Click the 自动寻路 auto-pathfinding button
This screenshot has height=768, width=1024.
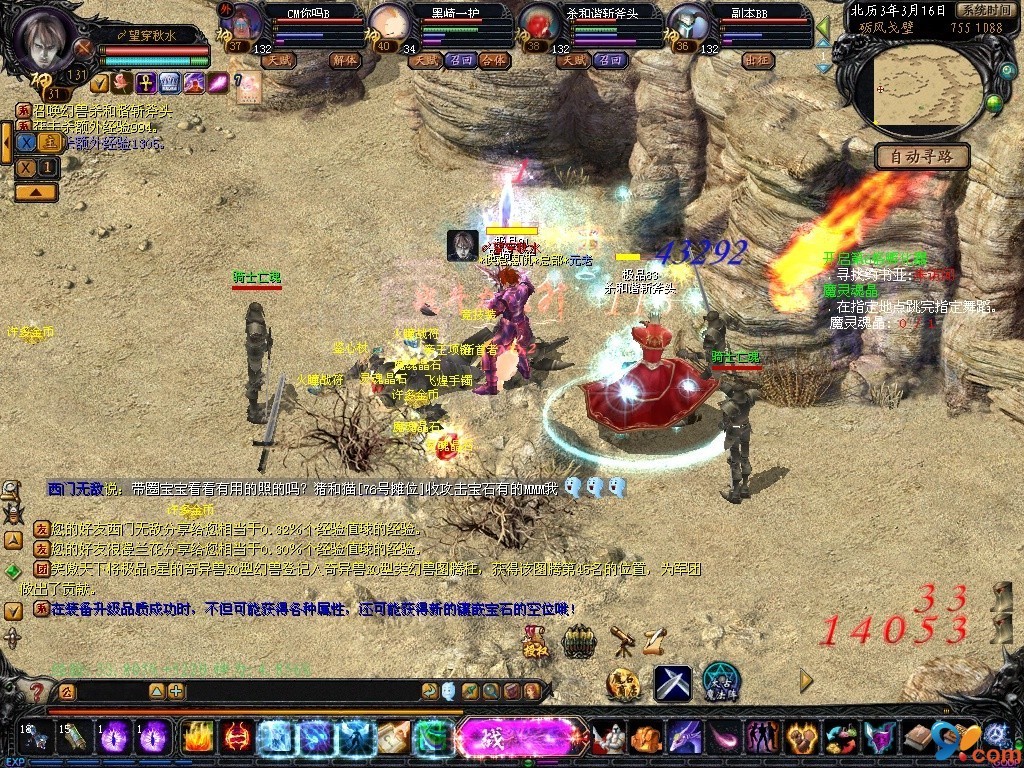pos(921,156)
